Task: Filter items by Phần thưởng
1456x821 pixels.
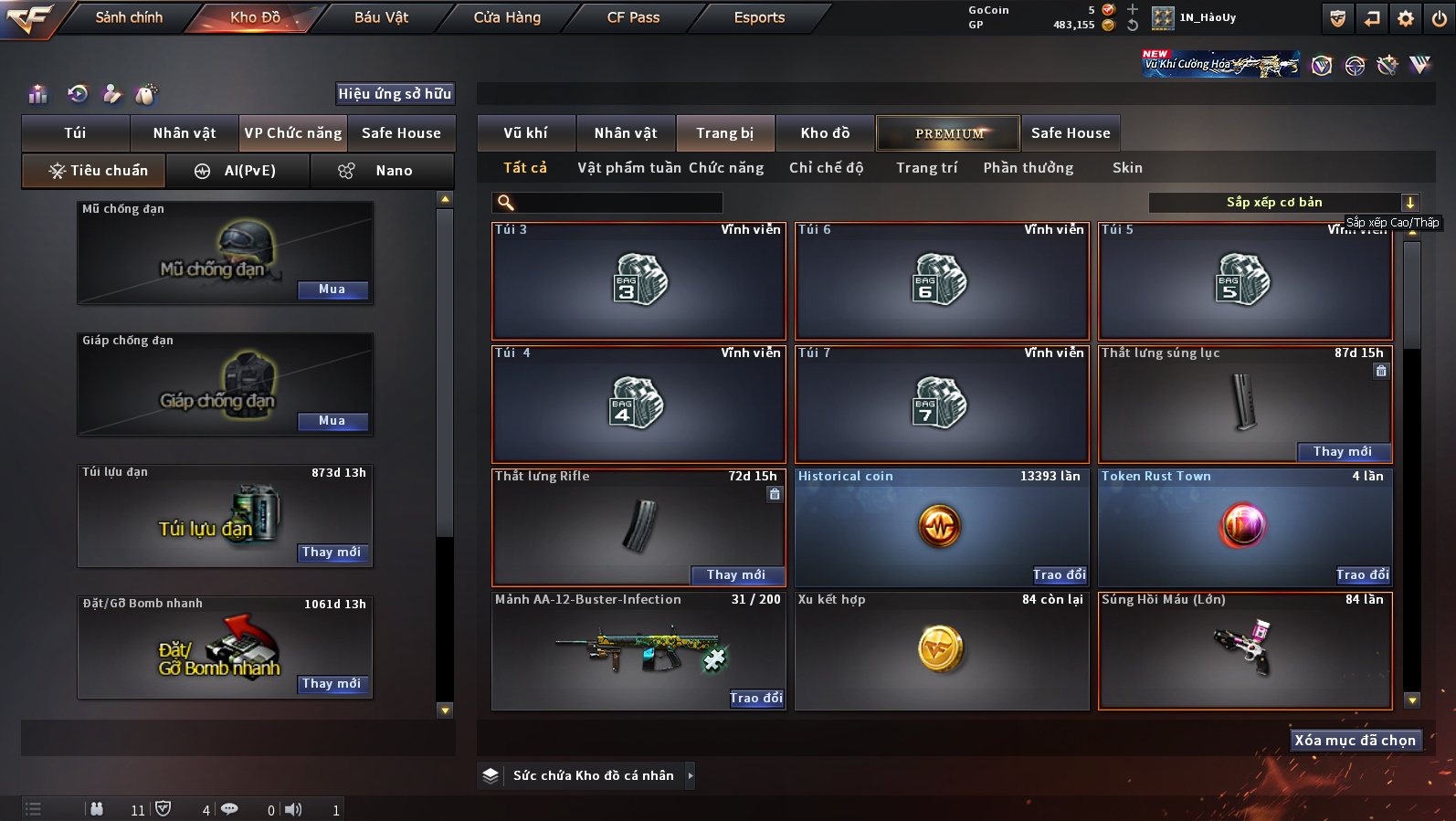Action: (1028, 168)
